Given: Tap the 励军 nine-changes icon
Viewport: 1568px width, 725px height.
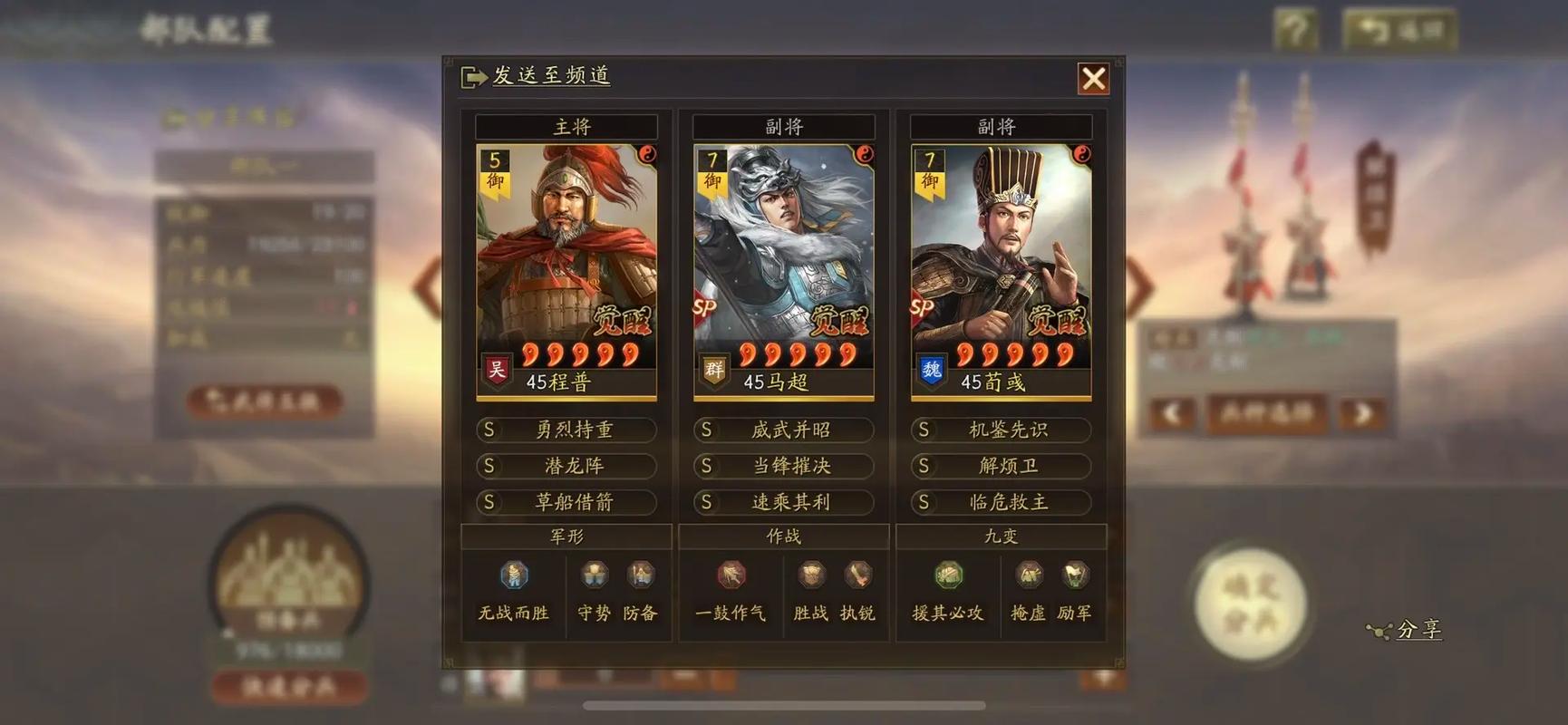Looking at the screenshot, I should click(1073, 575).
